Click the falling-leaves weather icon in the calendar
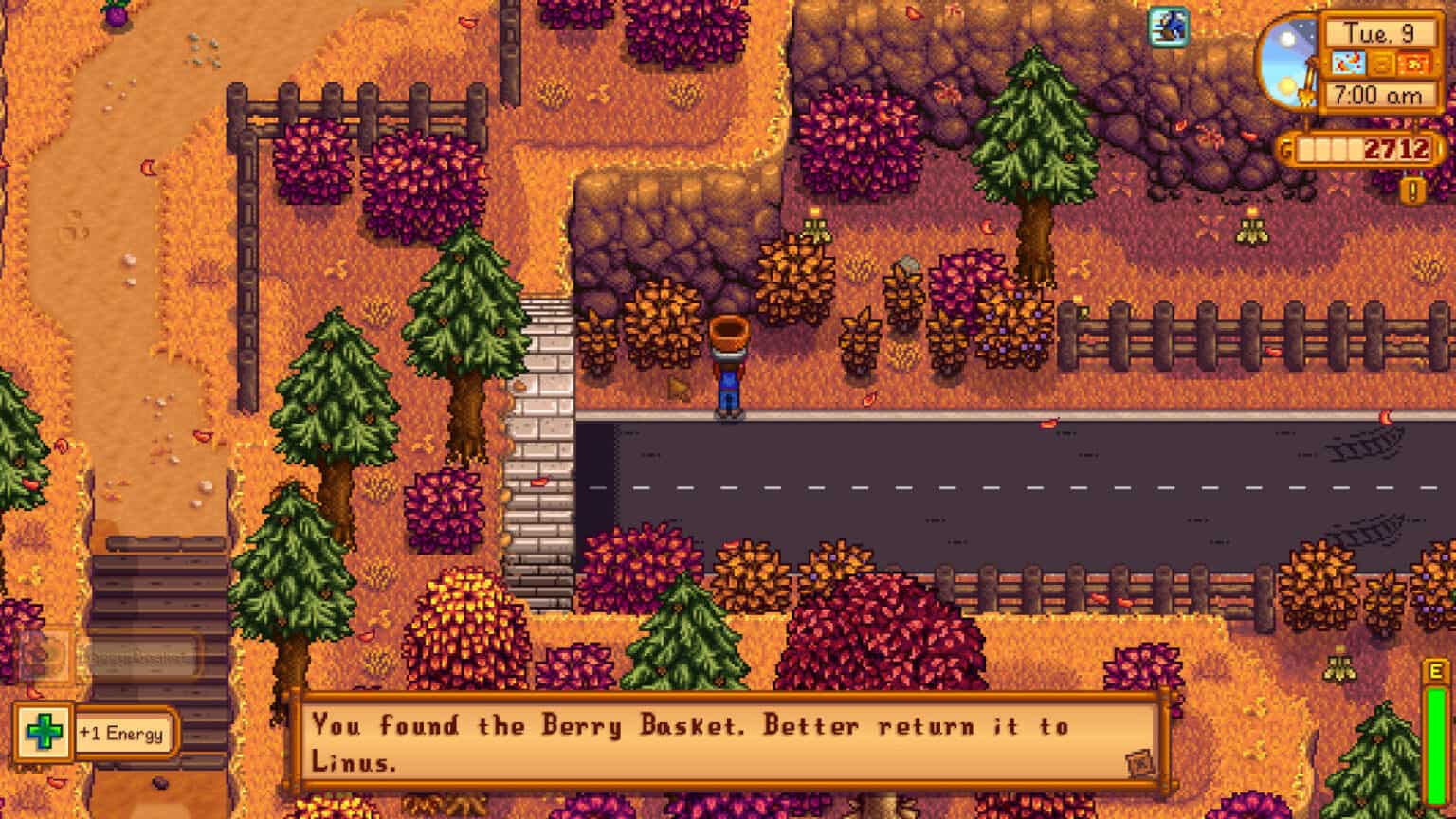Image resolution: width=1456 pixels, height=819 pixels. tap(1350, 62)
